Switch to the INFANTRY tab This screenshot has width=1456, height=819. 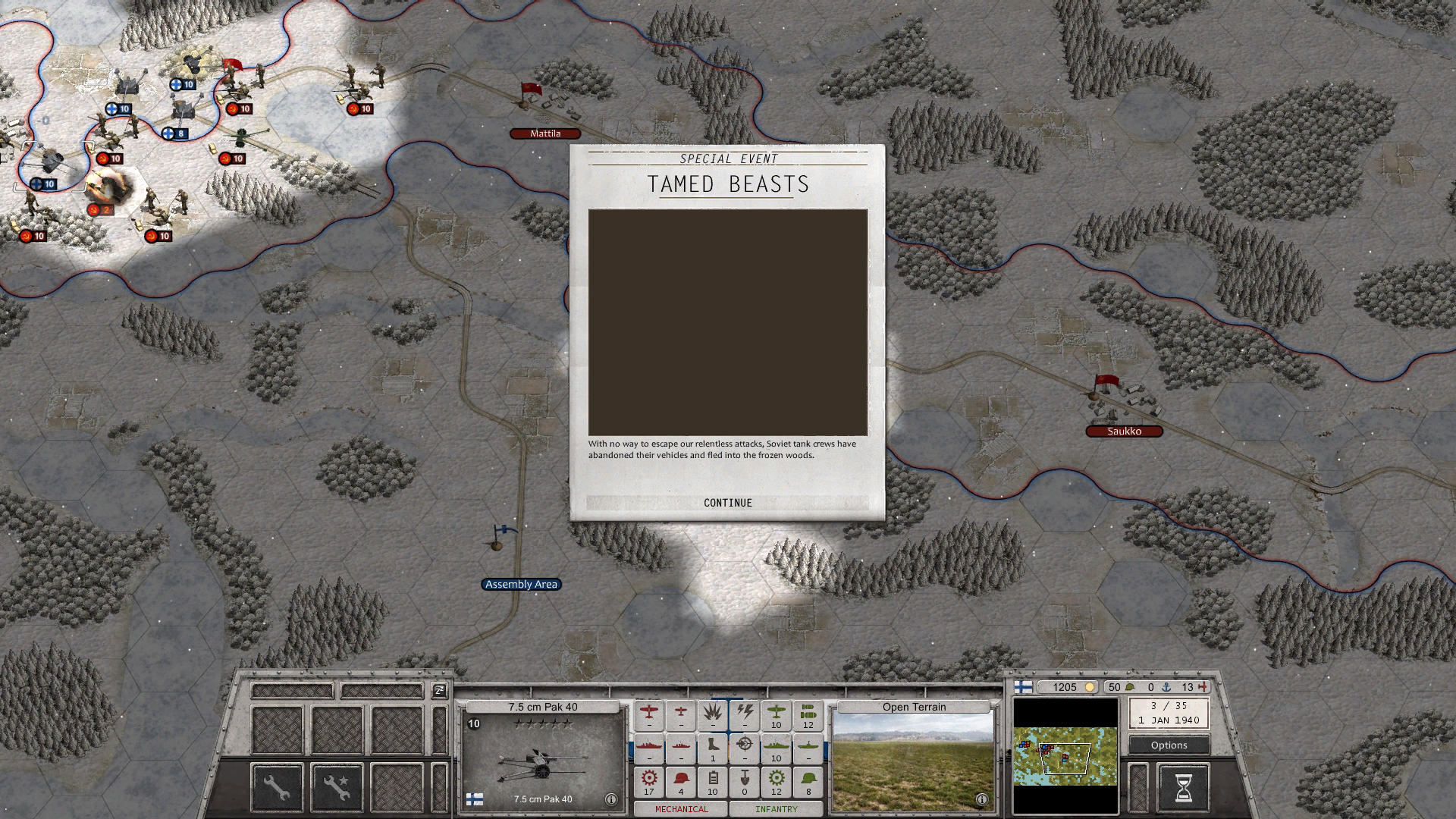pyautogui.click(x=775, y=809)
